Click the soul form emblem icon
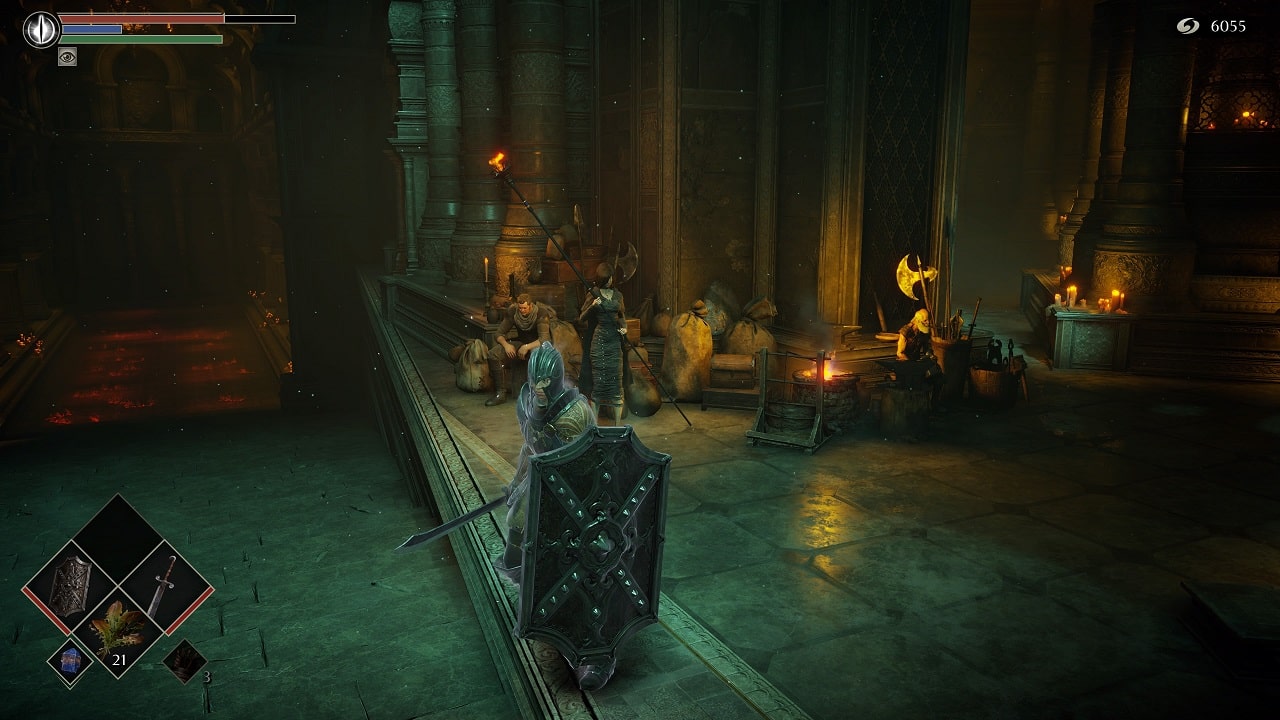The height and width of the screenshot is (720, 1280). point(38,27)
